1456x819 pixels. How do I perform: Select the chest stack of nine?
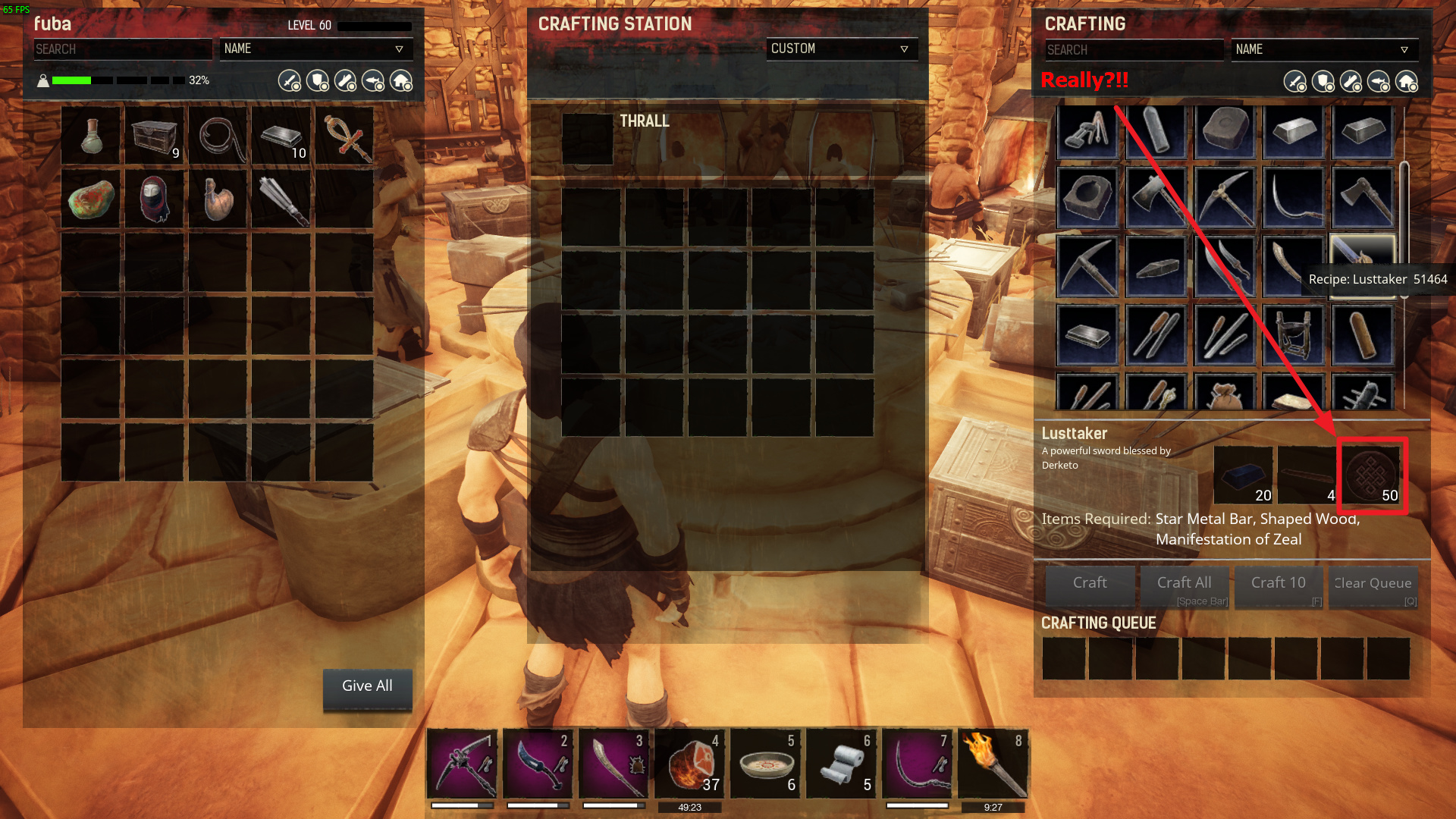point(155,136)
